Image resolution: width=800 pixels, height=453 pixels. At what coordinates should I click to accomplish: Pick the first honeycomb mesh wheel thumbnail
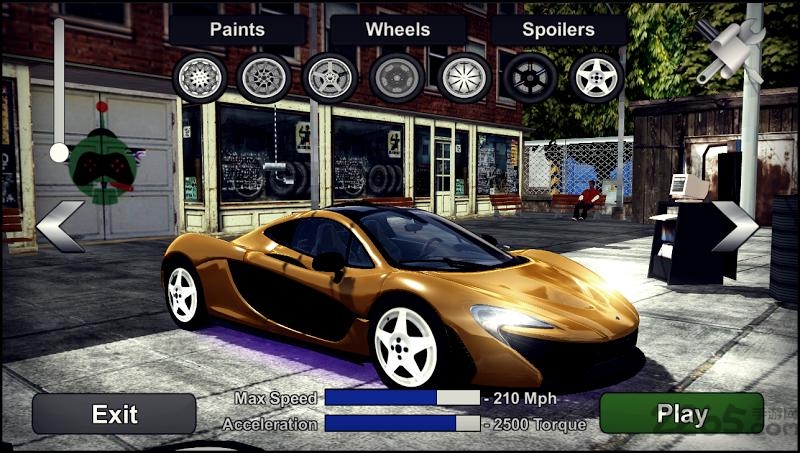(199, 77)
